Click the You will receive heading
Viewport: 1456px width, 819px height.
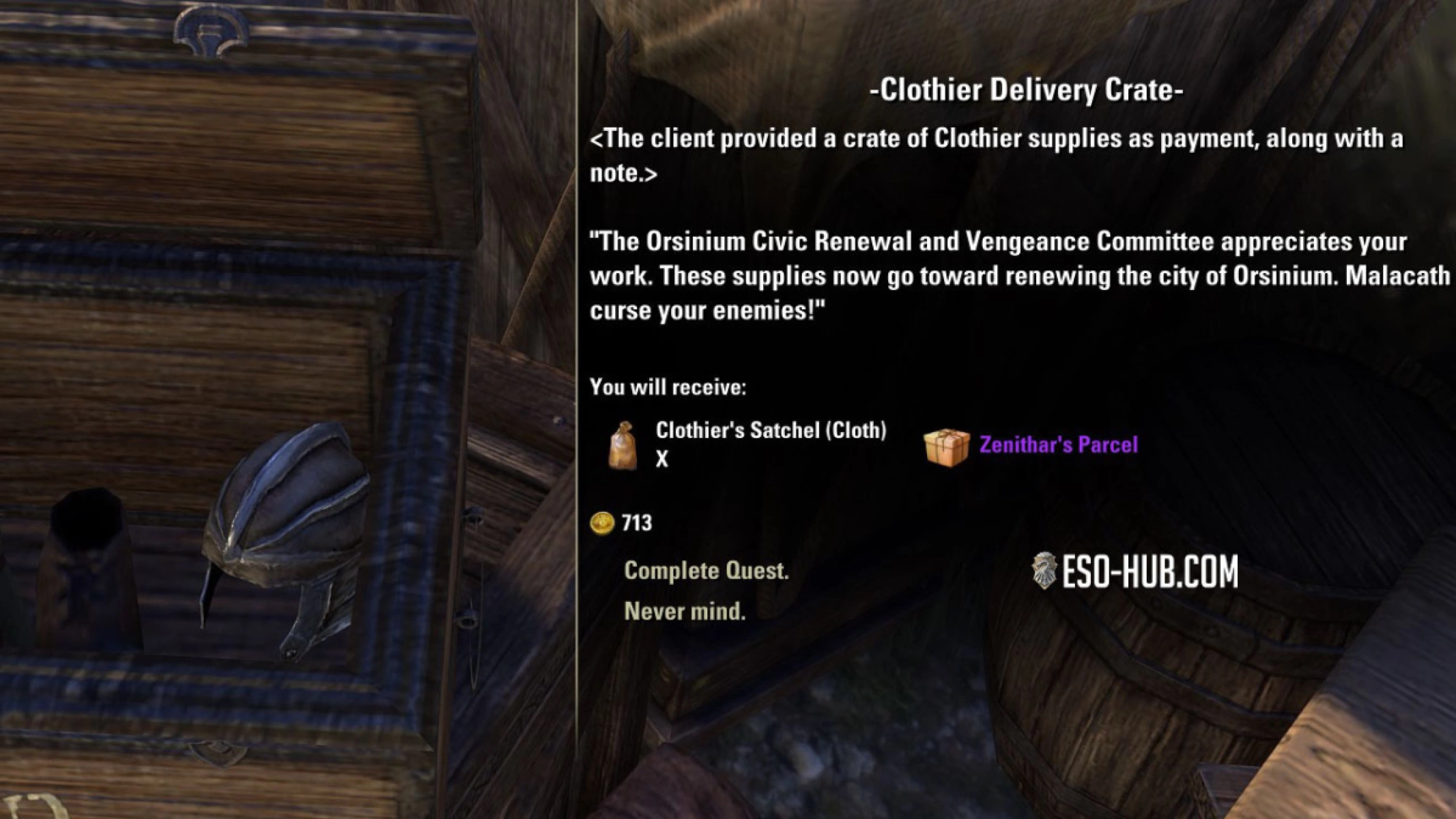[x=668, y=387]
